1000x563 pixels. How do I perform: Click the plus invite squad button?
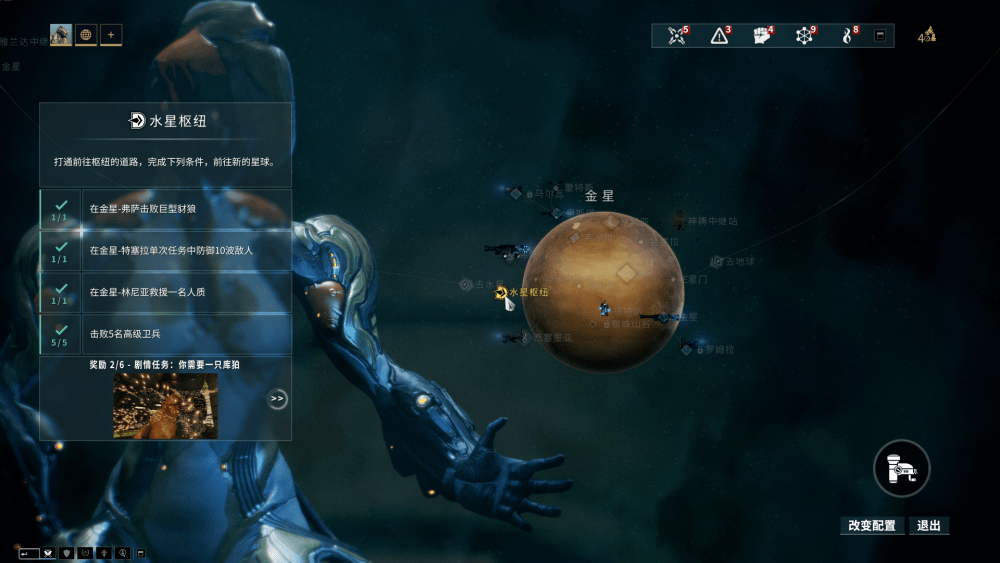[111, 35]
